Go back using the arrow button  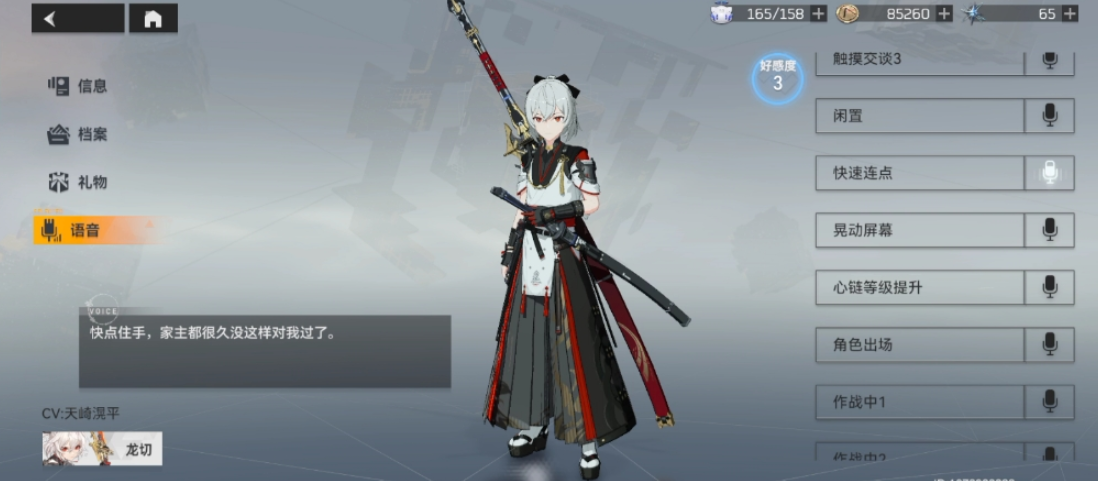tap(77, 18)
